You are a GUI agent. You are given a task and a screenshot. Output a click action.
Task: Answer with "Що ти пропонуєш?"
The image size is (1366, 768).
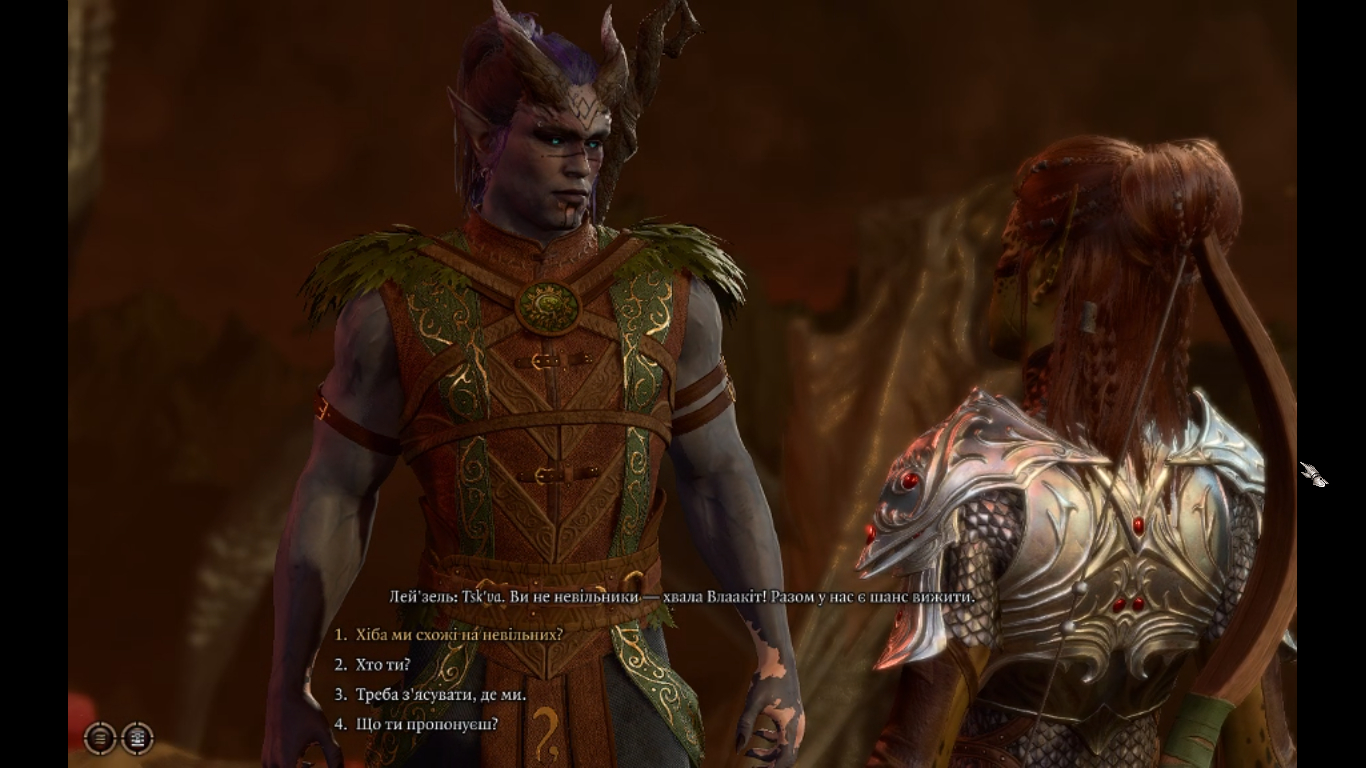click(426, 724)
